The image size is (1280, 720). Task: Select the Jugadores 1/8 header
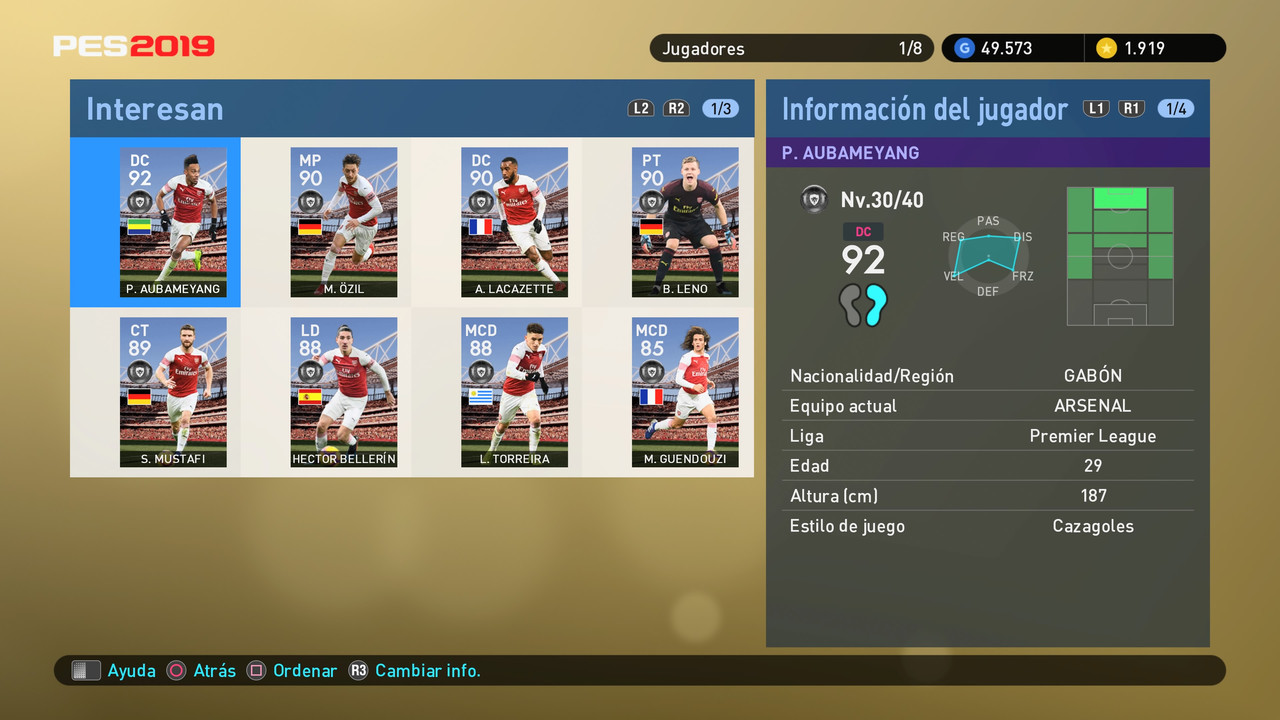pos(791,47)
